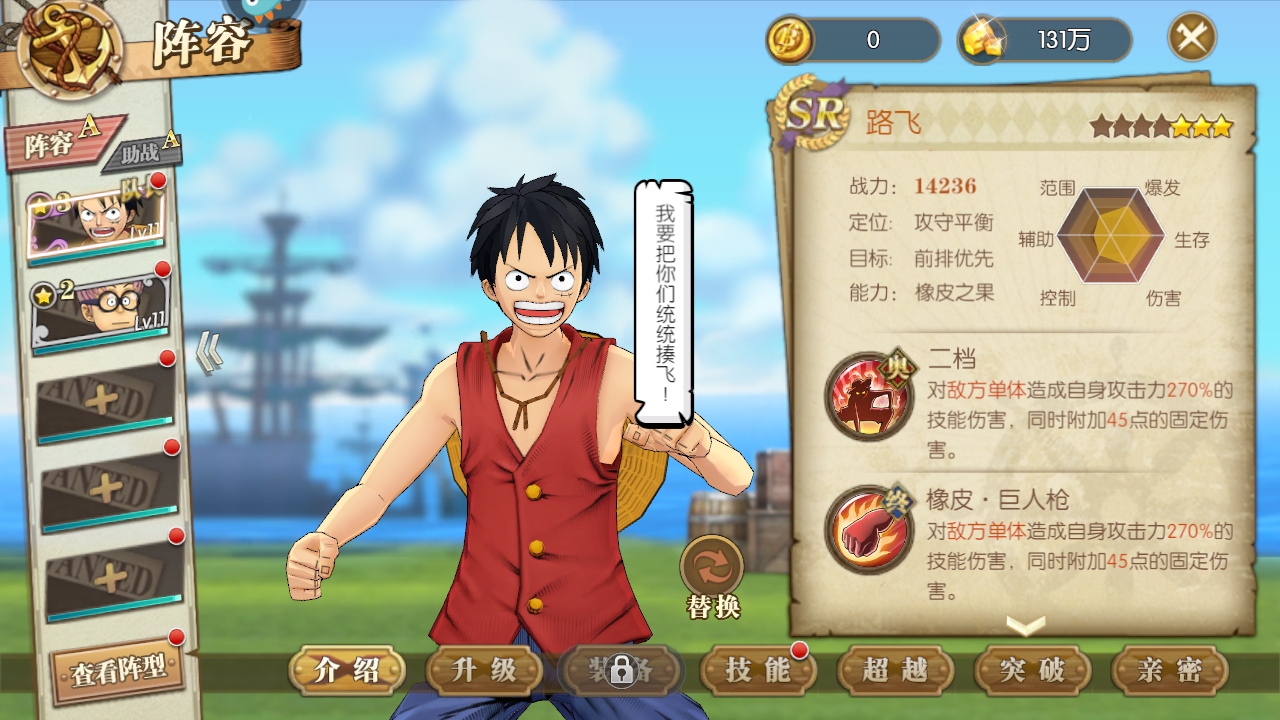Open the 升级 level up tab
The image size is (1280, 720).
[x=484, y=670]
